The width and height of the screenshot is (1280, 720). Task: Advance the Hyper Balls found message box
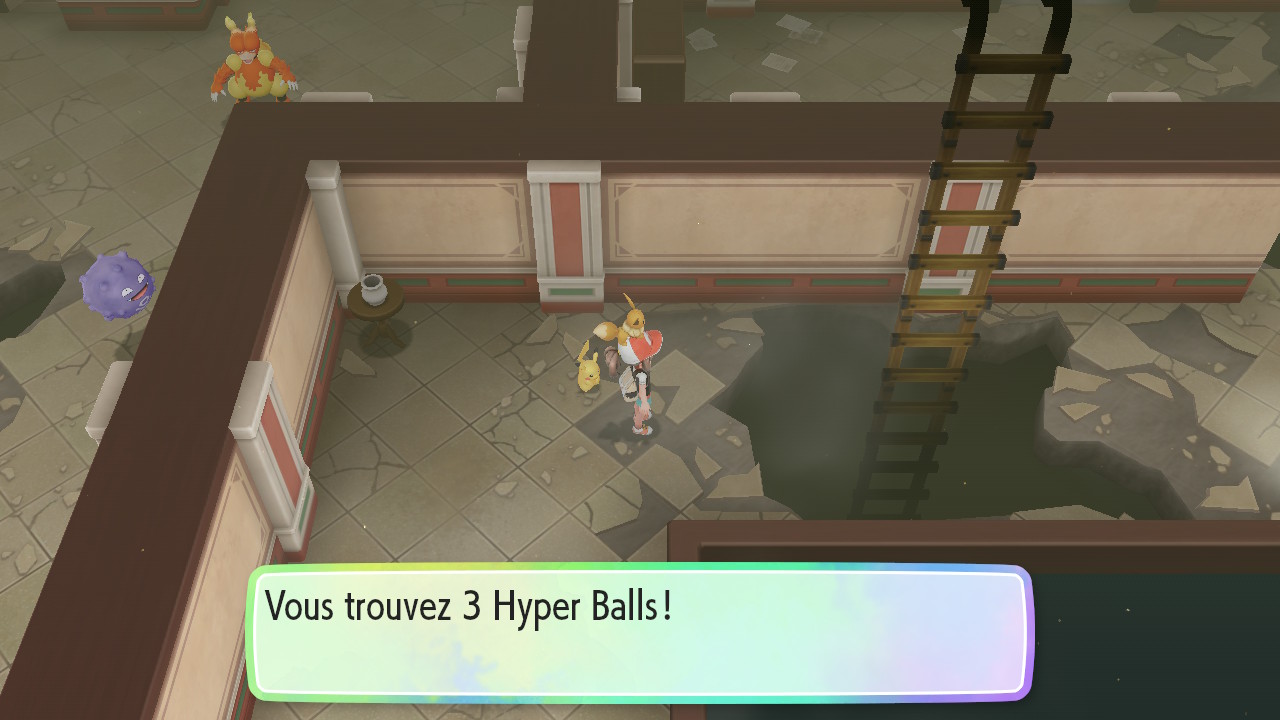point(639,632)
